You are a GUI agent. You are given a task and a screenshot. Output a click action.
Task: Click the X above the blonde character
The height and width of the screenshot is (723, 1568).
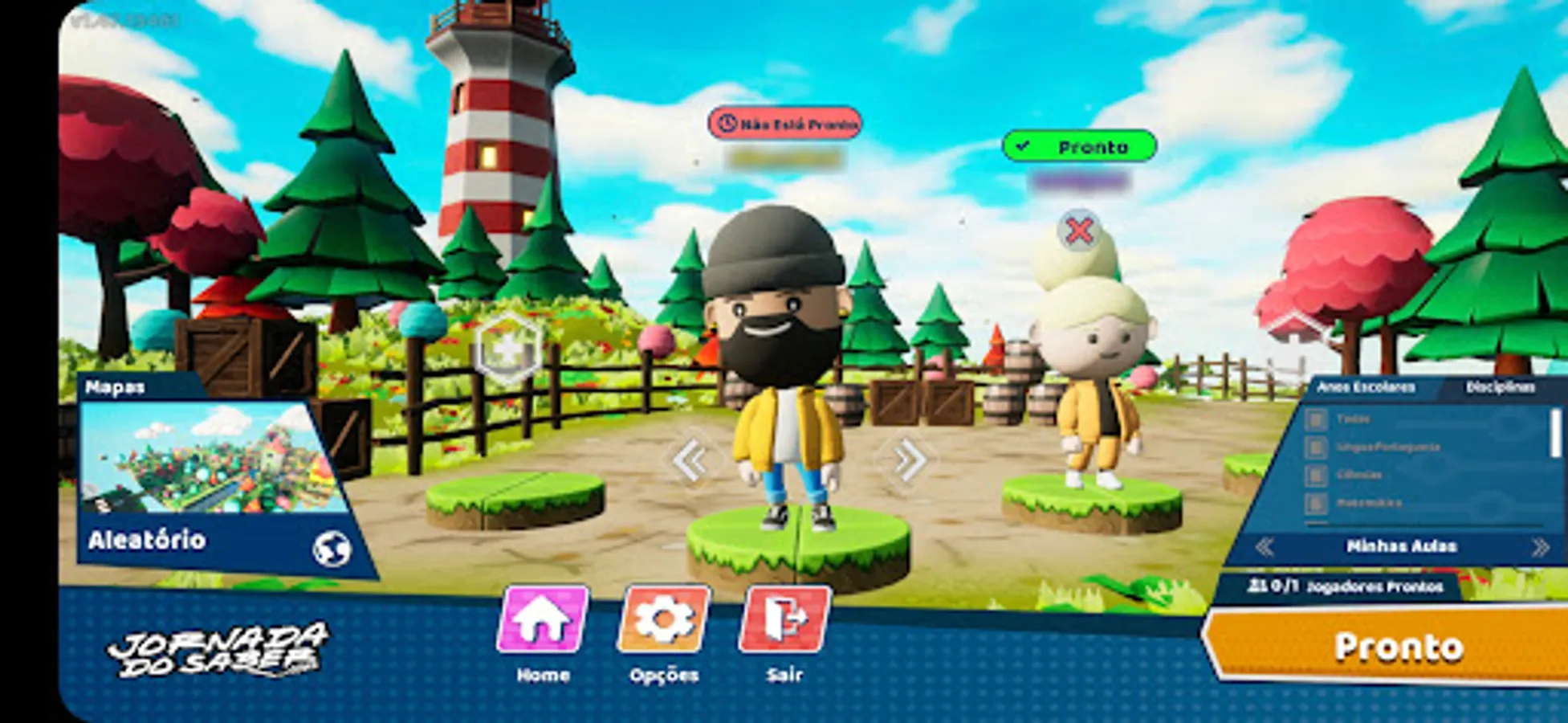(1081, 231)
